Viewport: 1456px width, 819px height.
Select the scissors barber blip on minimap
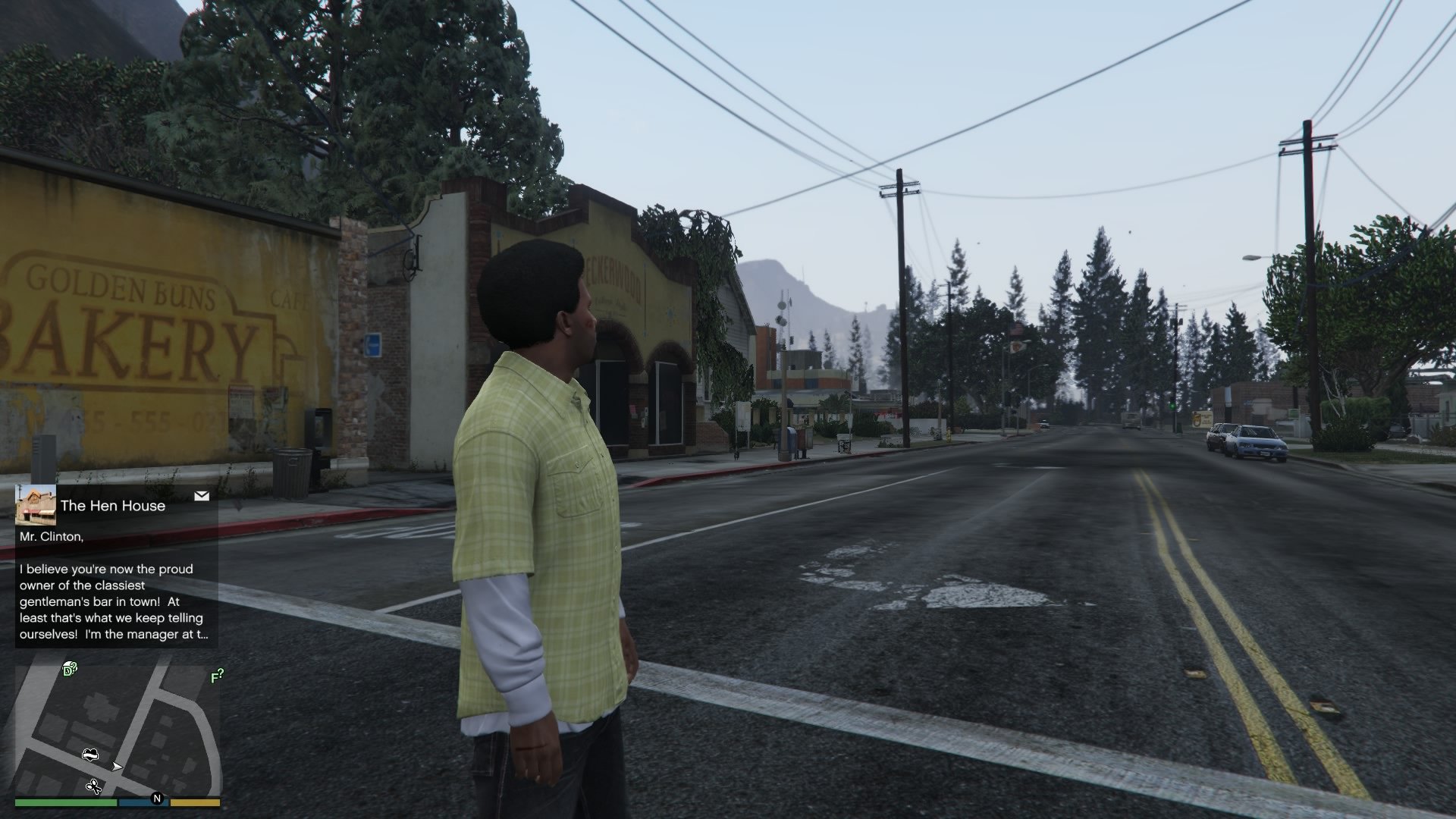[93, 786]
